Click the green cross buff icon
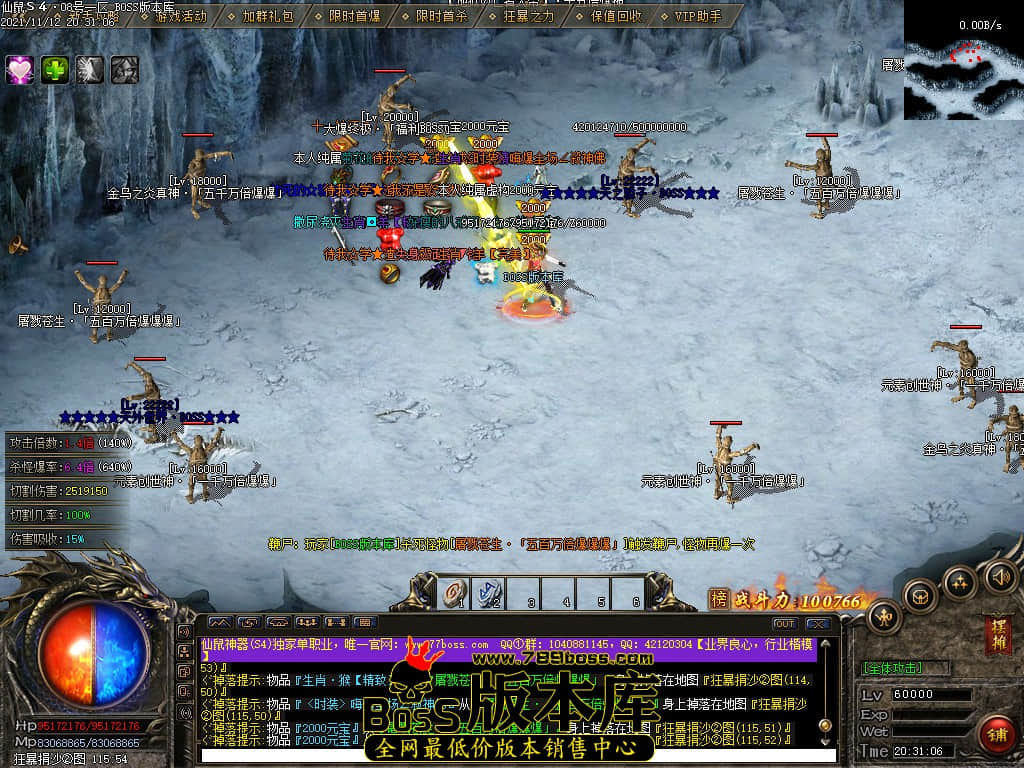This screenshot has height=768, width=1024. click(x=55, y=69)
